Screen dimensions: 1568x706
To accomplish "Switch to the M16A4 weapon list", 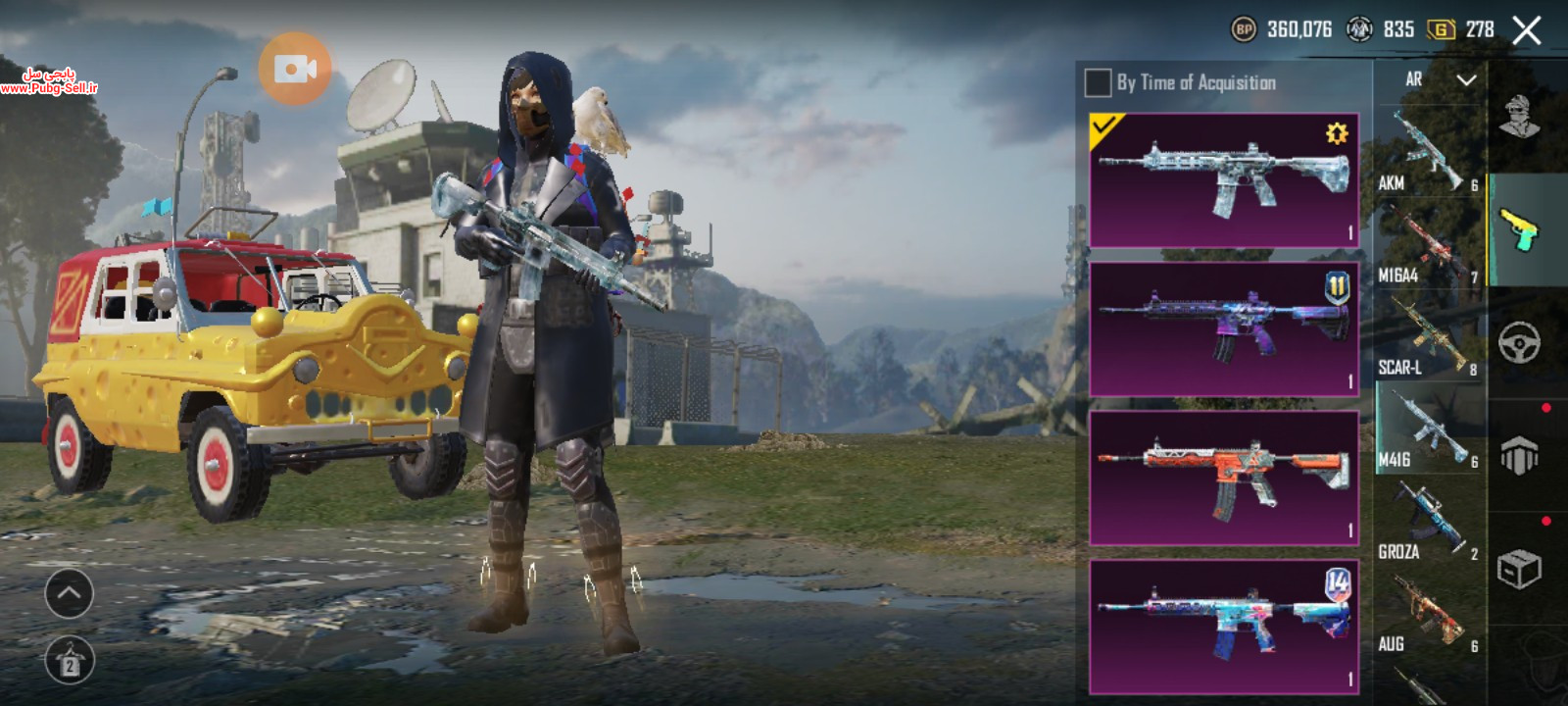I will pyautogui.click(x=1429, y=245).
